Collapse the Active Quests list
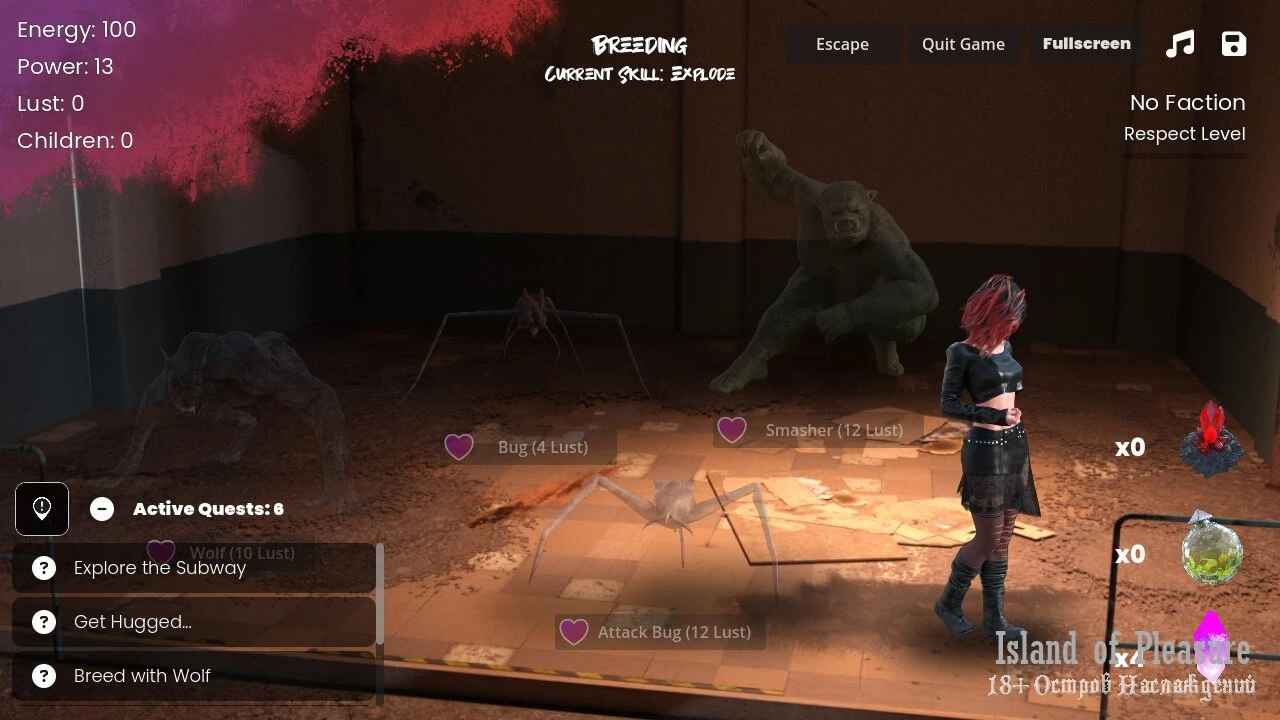Screen dimensions: 1280x720 102,509
